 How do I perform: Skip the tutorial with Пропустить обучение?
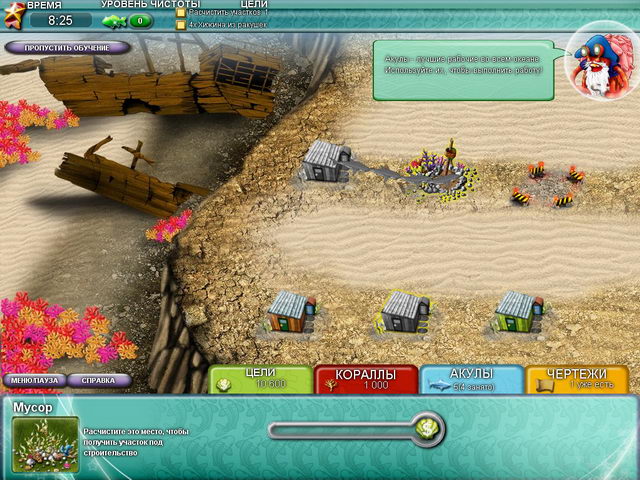[67, 47]
